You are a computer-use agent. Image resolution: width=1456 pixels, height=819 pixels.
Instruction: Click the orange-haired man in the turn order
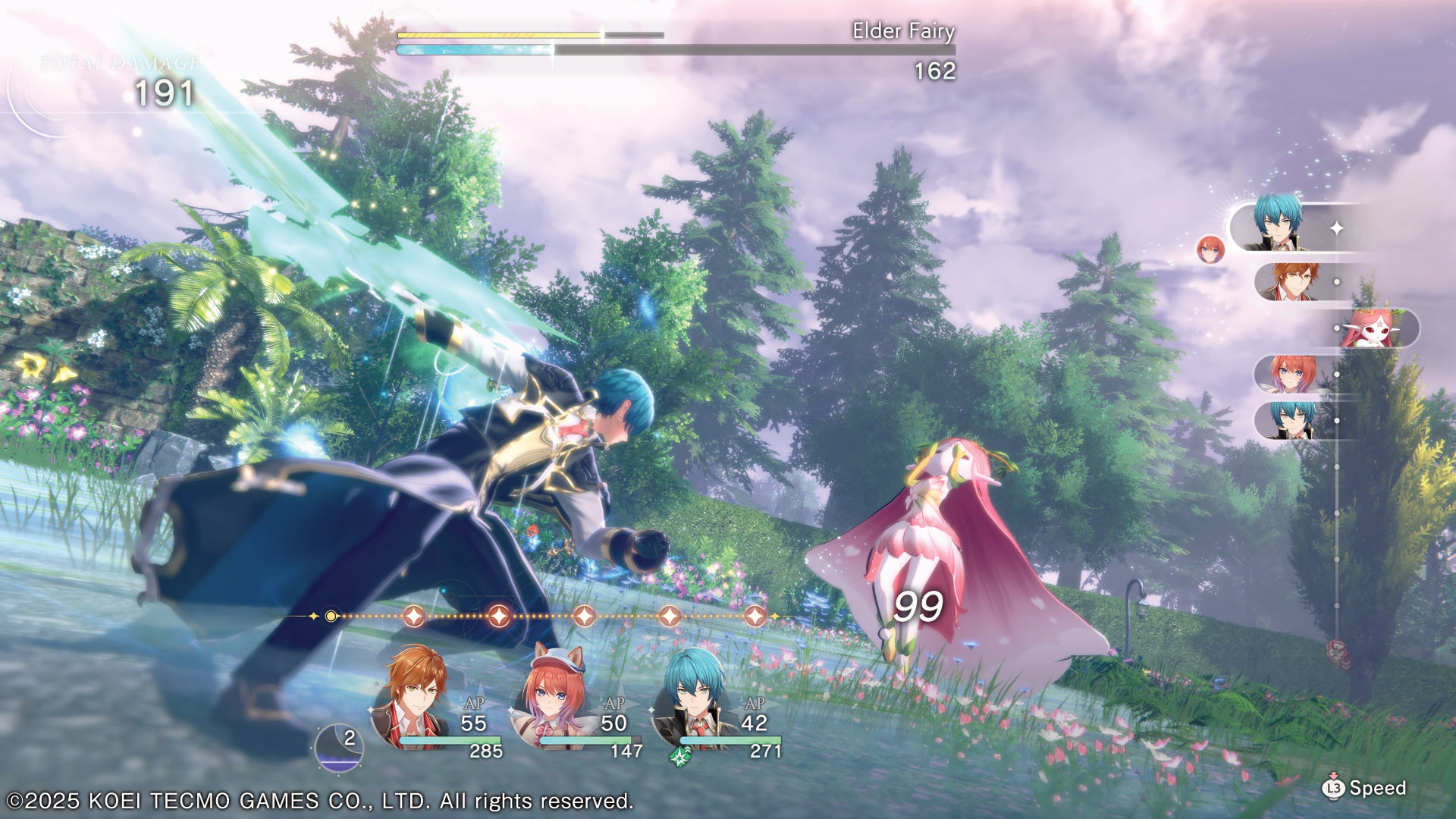click(1291, 281)
